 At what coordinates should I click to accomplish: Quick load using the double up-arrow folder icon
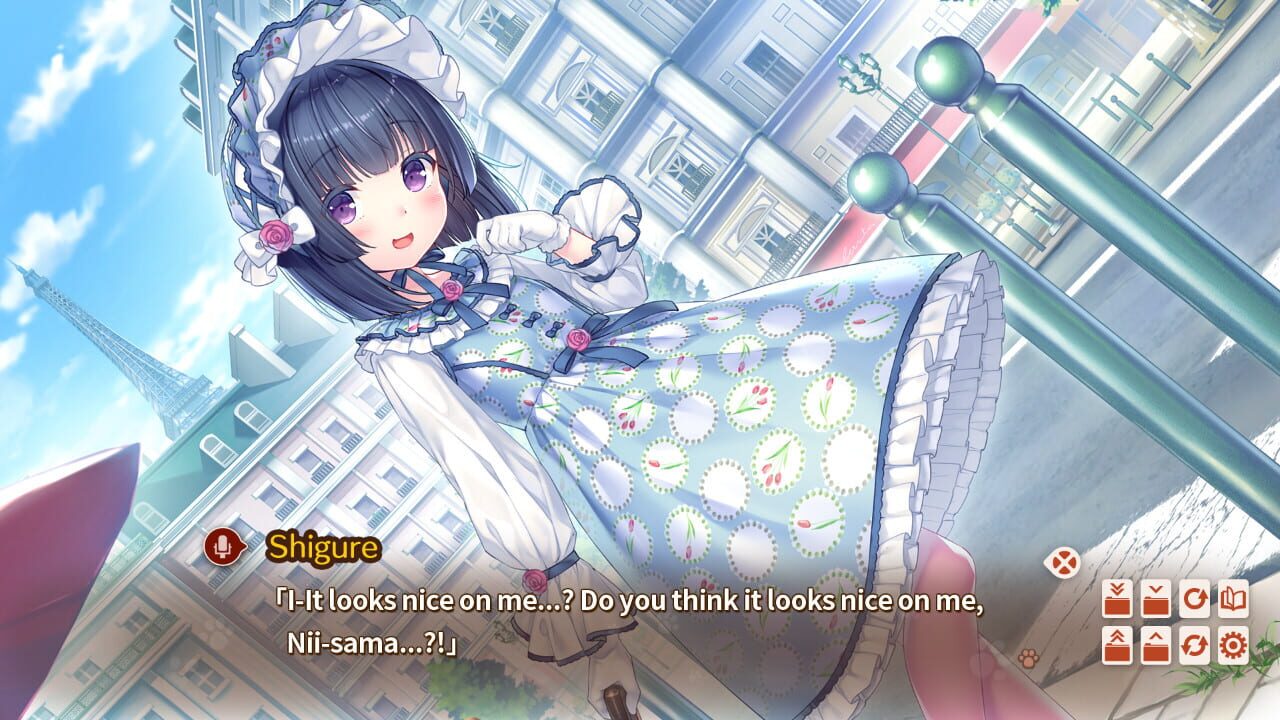(1118, 646)
